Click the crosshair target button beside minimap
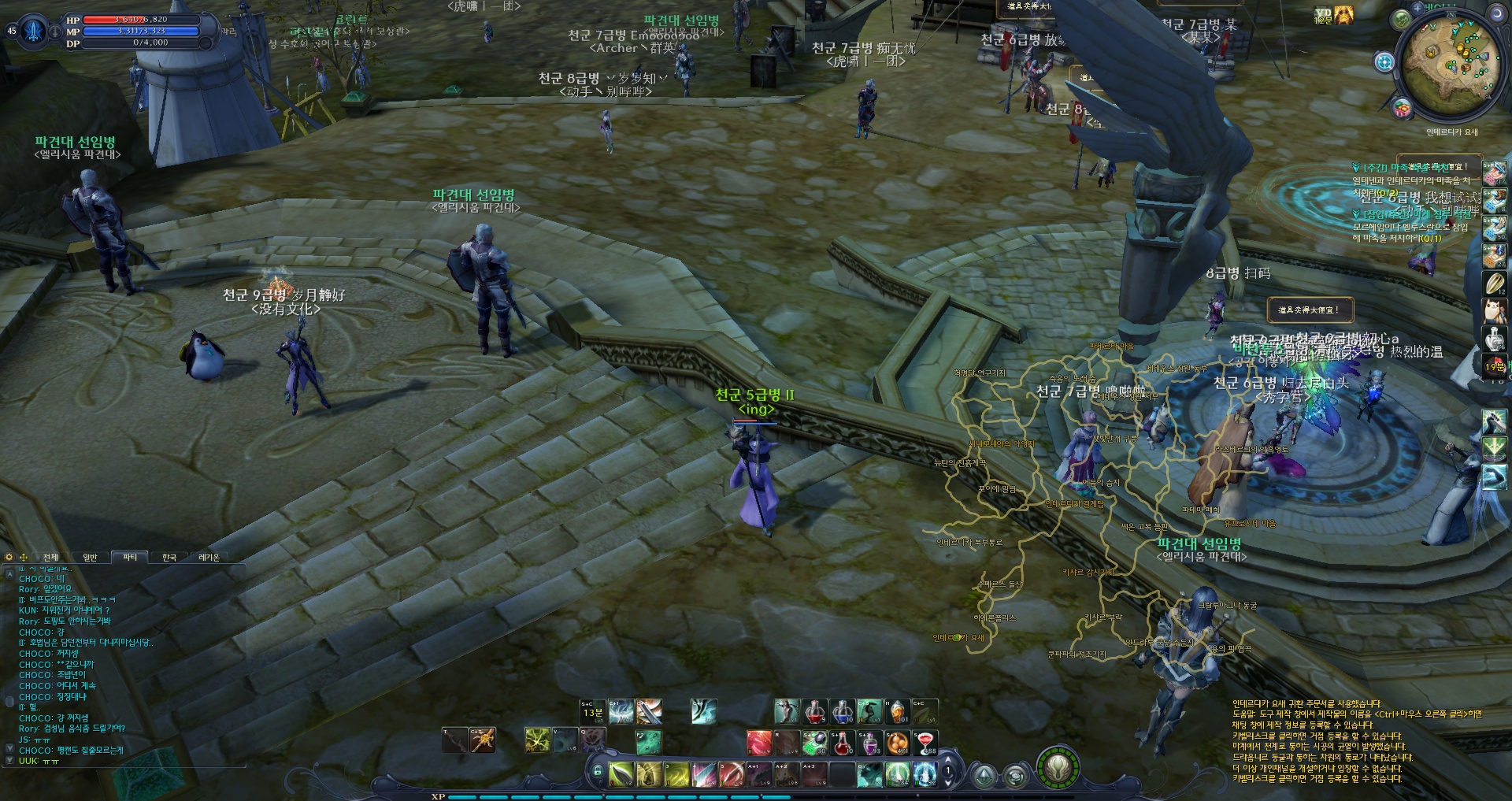The height and width of the screenshot is (801, 1512). click(1384, 61)
